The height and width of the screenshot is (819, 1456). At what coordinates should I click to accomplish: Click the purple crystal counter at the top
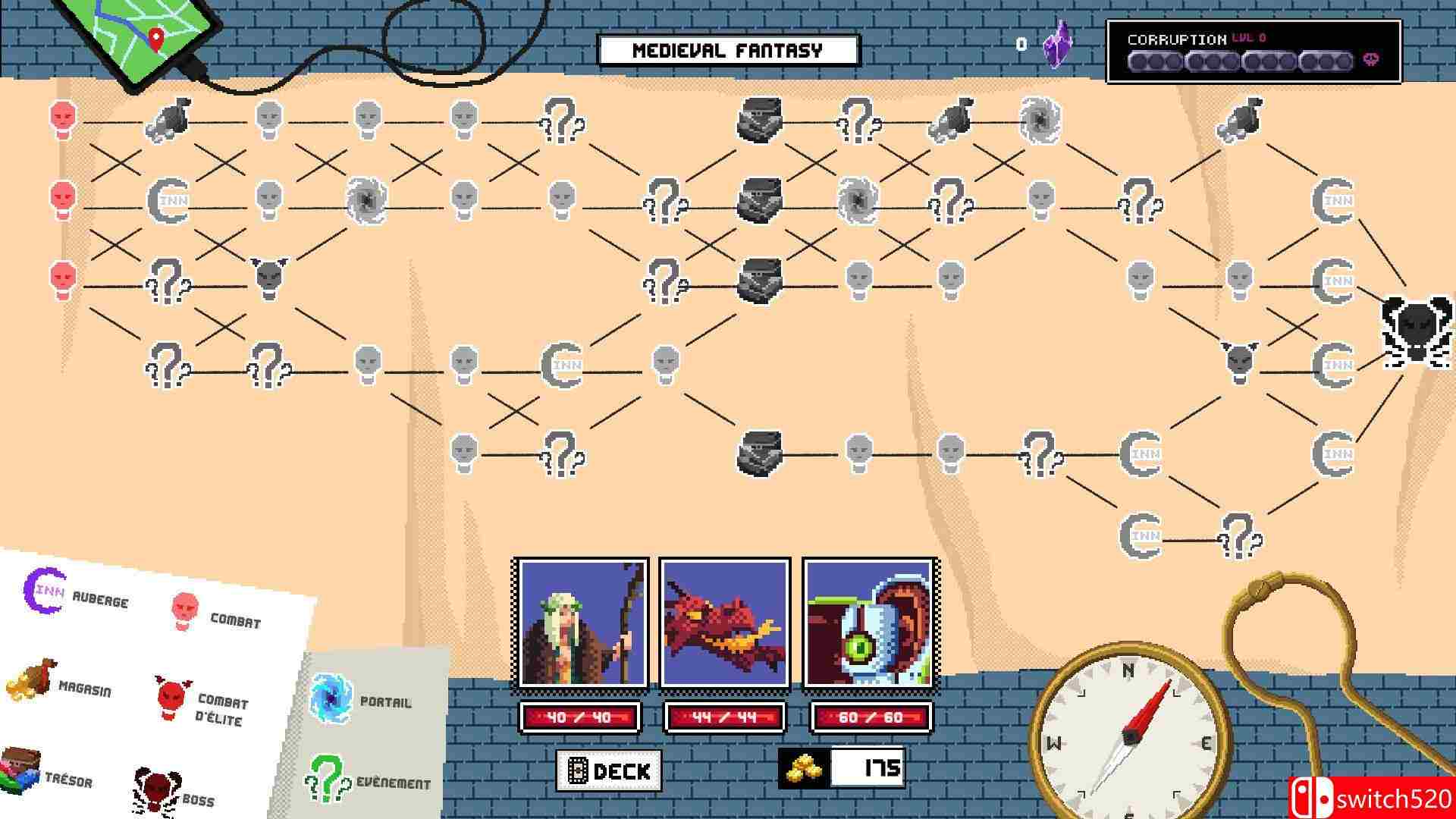[1056, 47]
